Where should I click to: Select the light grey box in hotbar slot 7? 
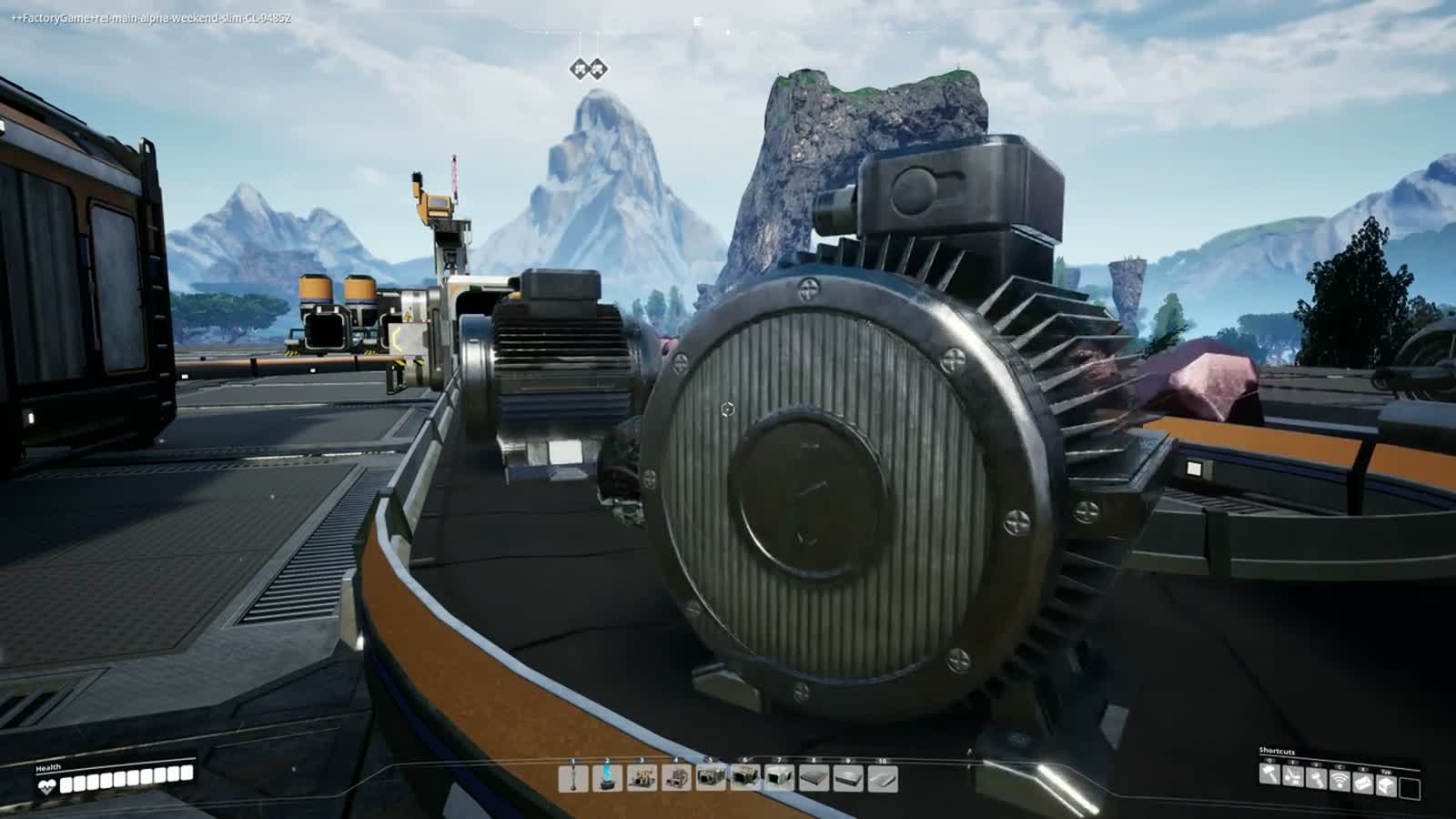click(780, 779)
